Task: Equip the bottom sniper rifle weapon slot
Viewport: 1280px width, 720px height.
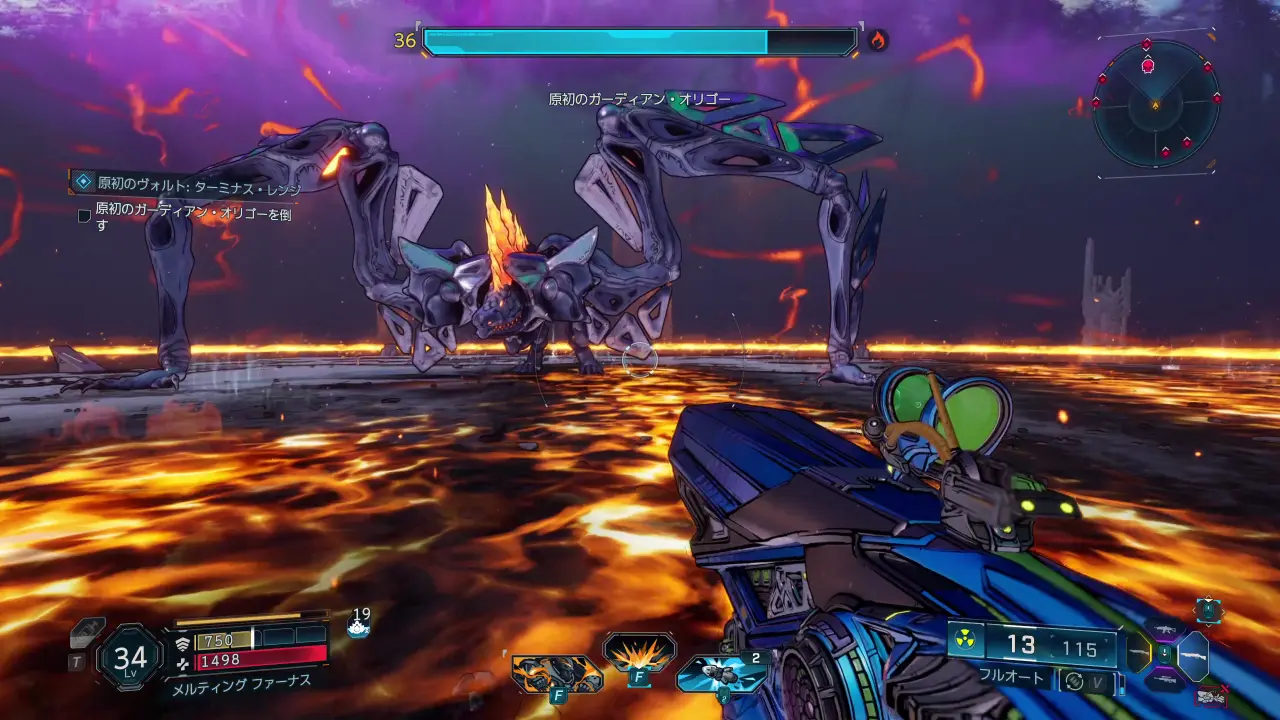Action: pyautogui.click(x=1164, y=681)
